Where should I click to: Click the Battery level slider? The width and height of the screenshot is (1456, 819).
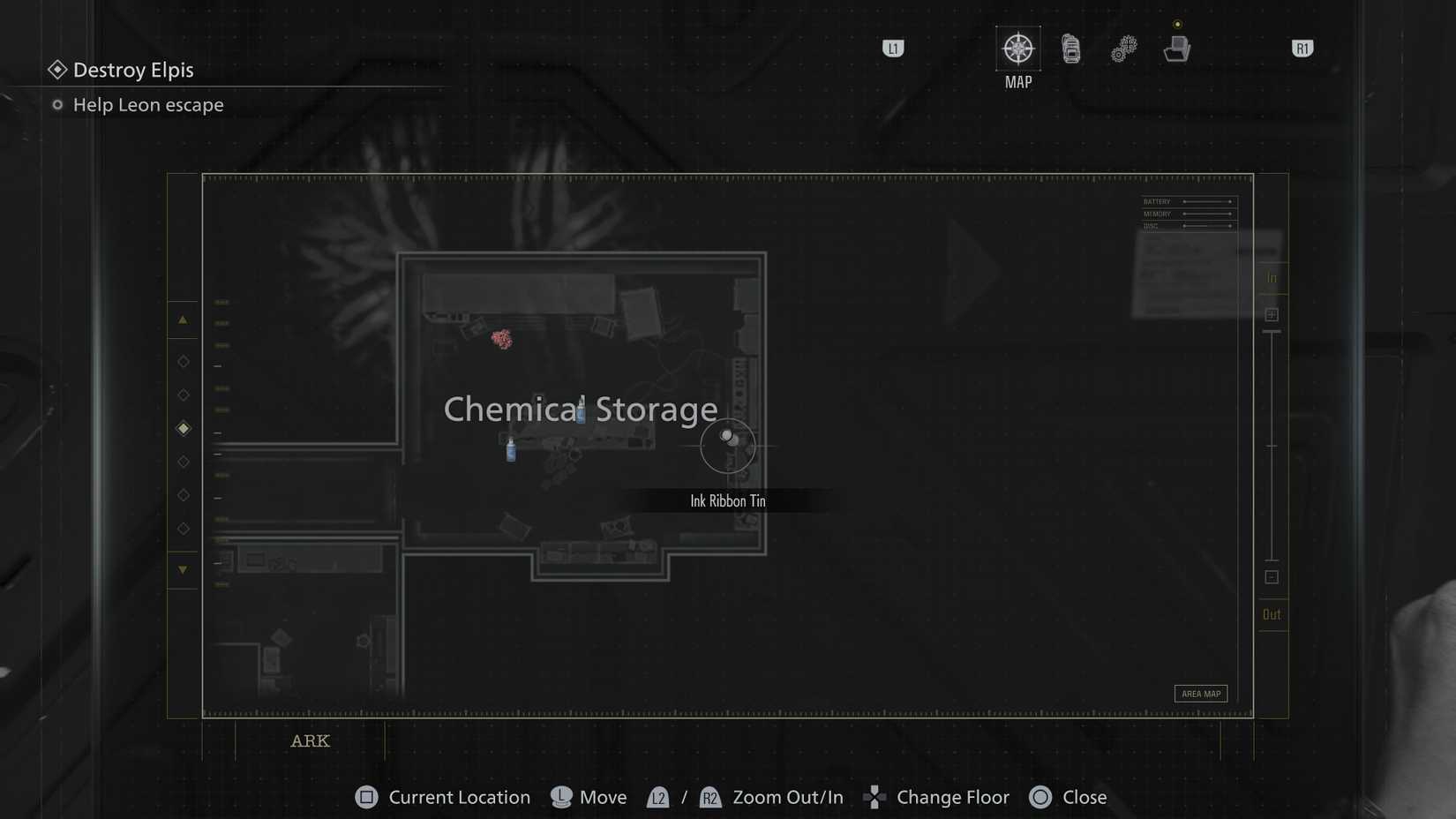[x=1207, y=201]
